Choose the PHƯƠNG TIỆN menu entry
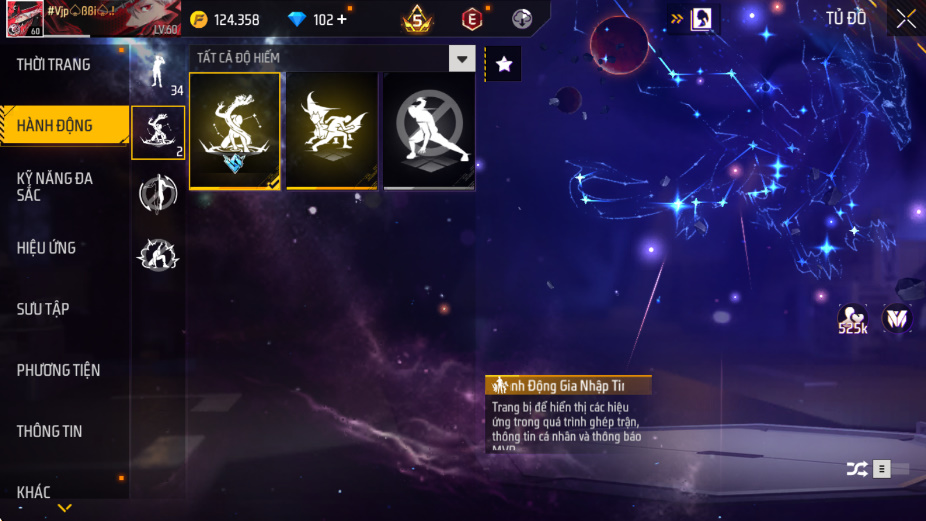 click(59, 370)
